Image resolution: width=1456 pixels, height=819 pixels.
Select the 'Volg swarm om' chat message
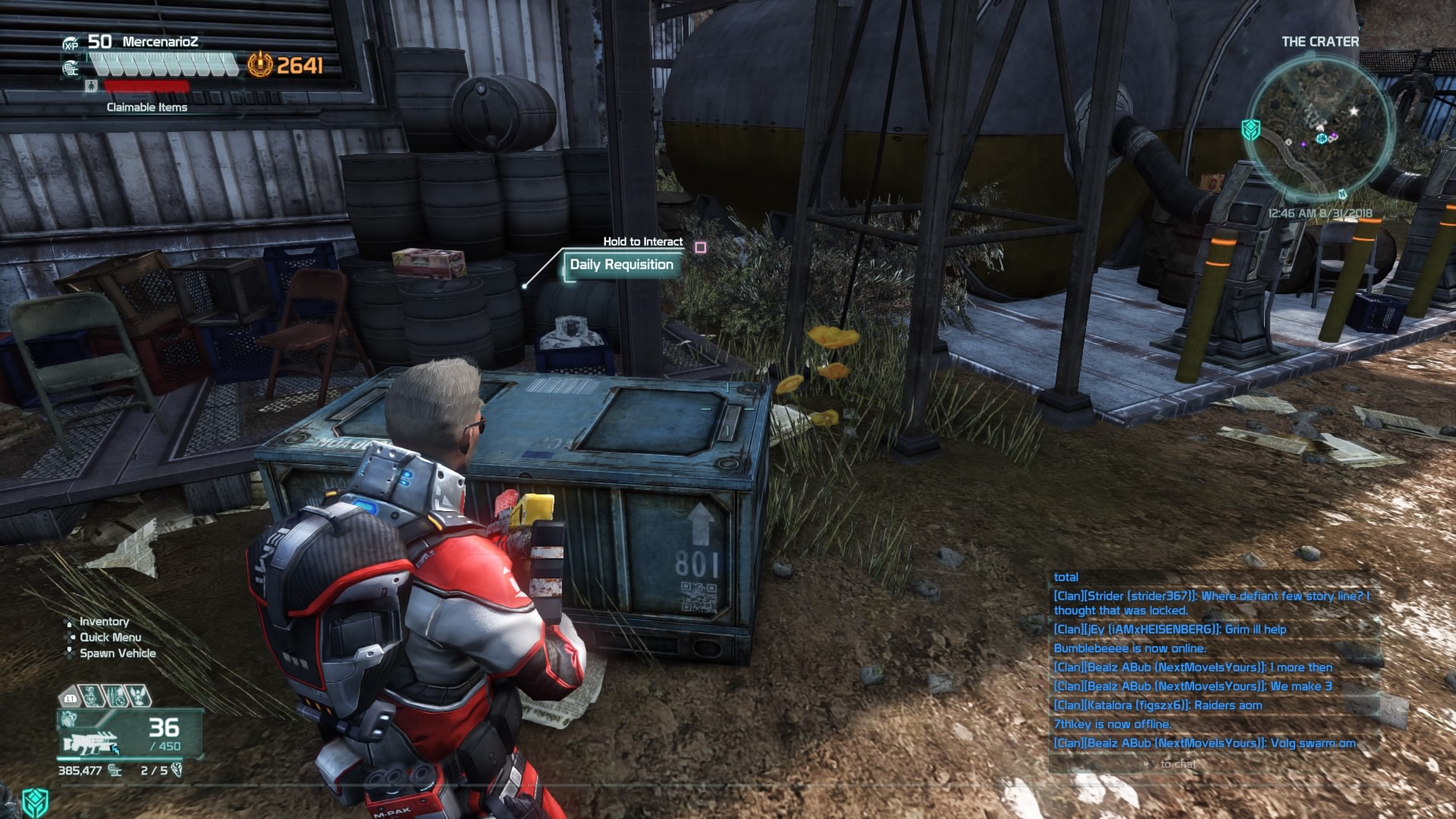coord(1204,743)
